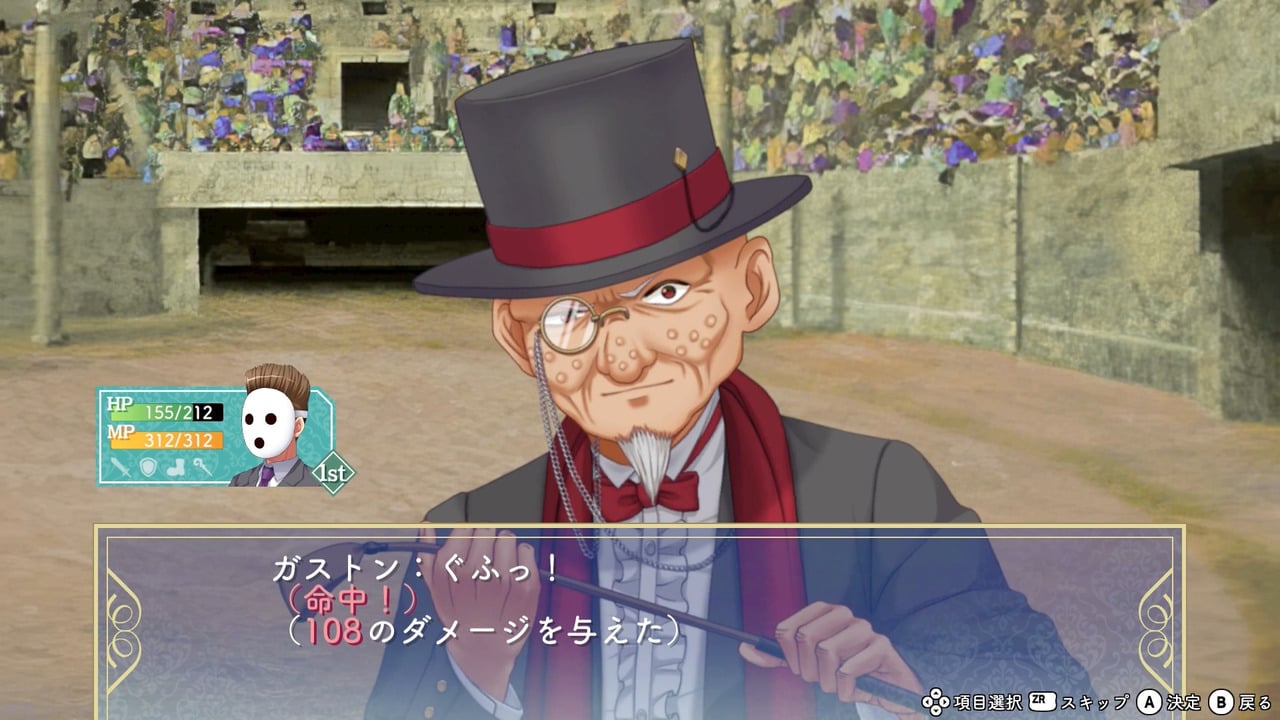Click the sword status icon
The height and width of the screenshot is (720, 1280).
pyautogui.click(x=121, y=466)
